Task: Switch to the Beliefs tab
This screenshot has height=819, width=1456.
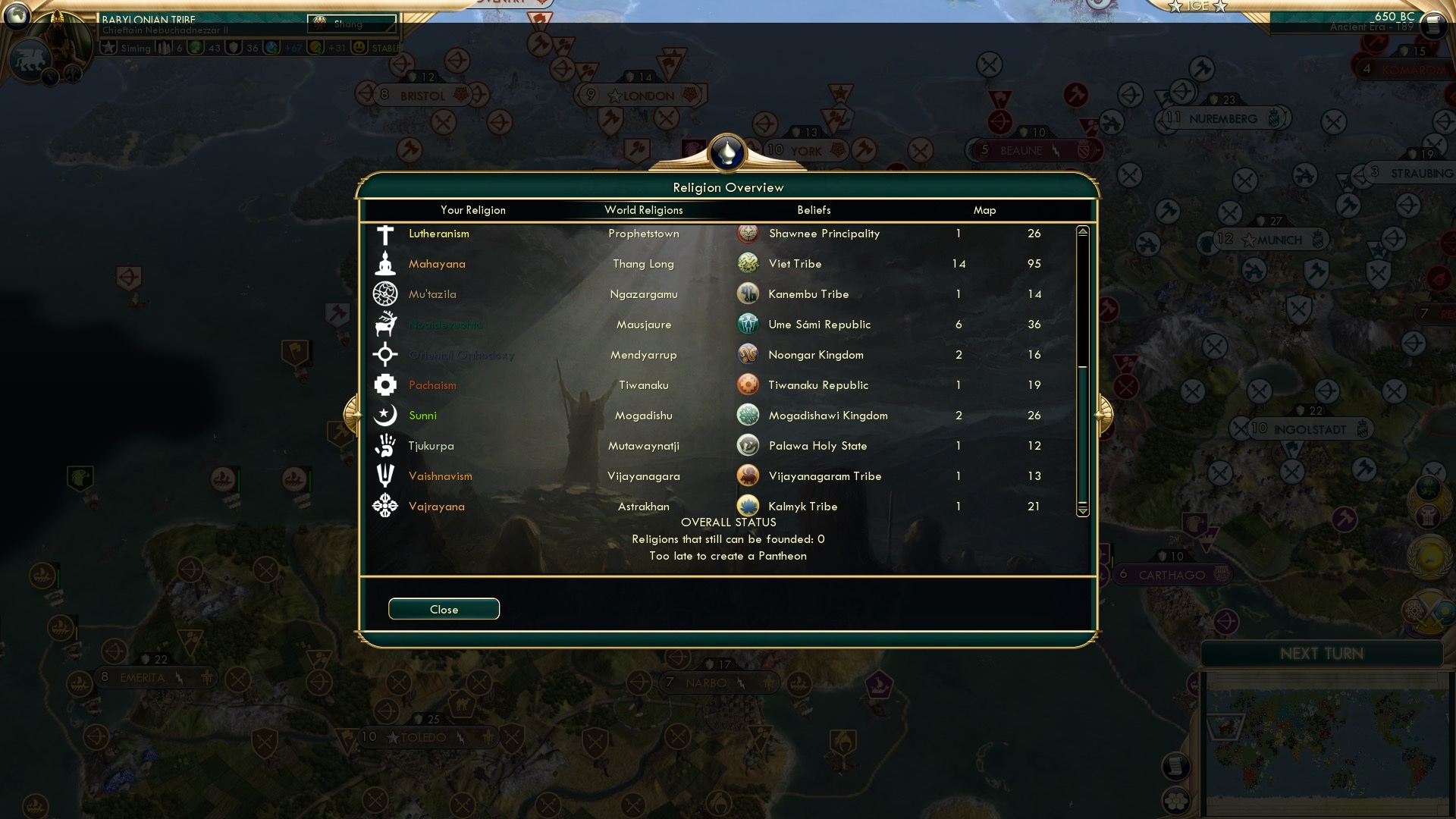Action: [x=814, y=210]
